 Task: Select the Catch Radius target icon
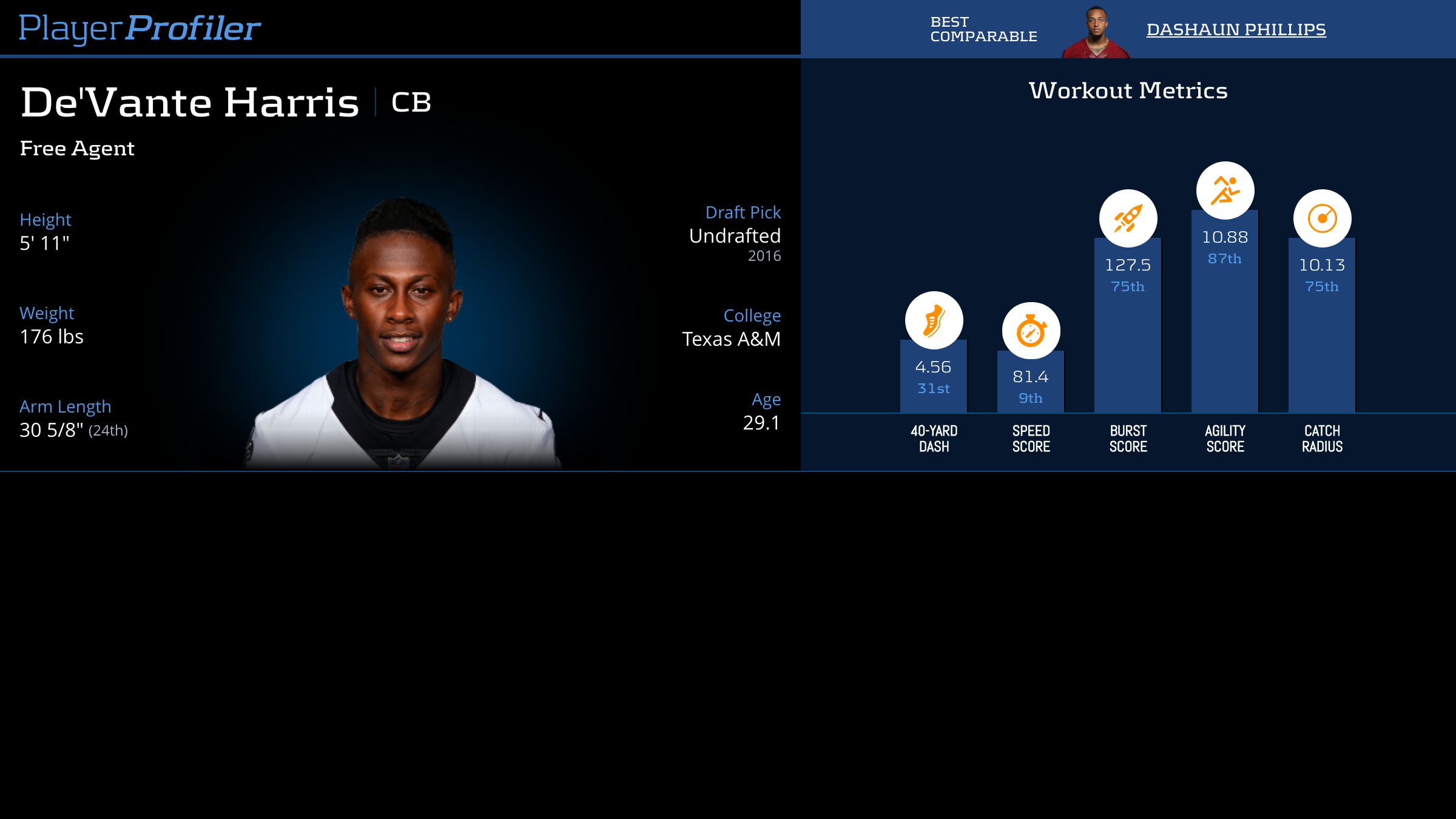pyautogui.click(x=1322, y=218)
